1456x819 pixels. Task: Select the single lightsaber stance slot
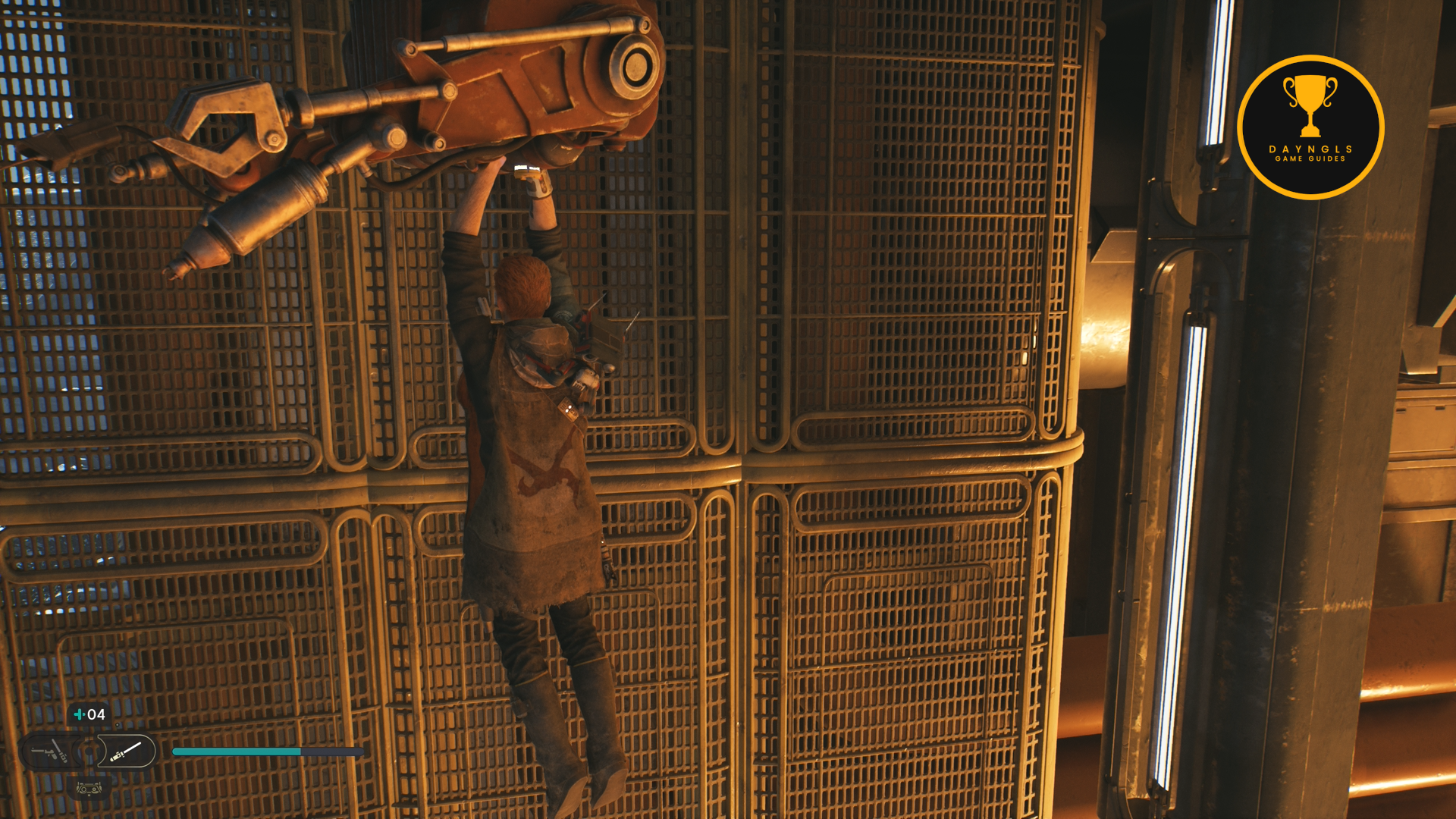pyautogui.click(x=127, y=752)
